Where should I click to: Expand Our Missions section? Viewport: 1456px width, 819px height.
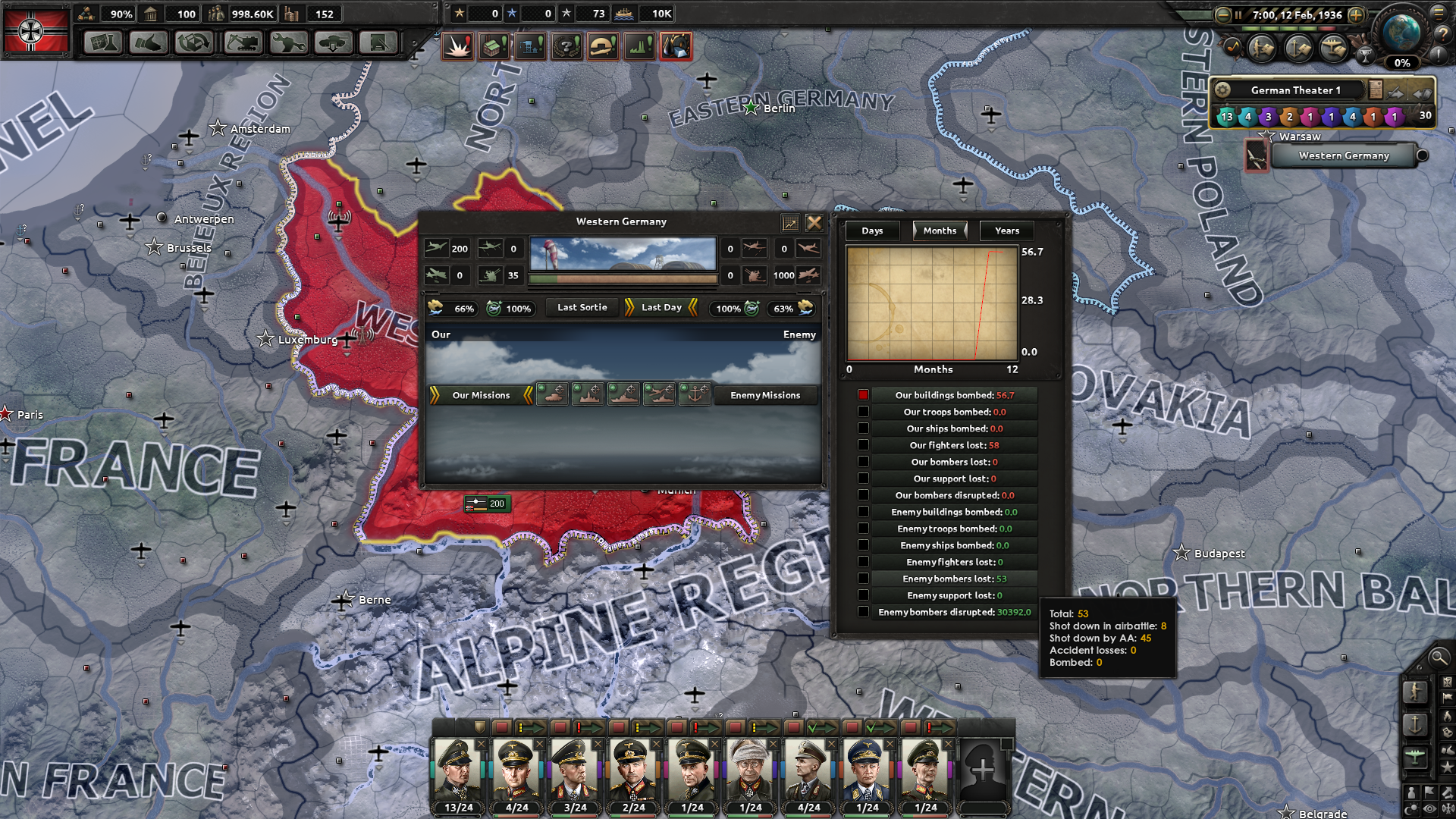click(480, 395)
